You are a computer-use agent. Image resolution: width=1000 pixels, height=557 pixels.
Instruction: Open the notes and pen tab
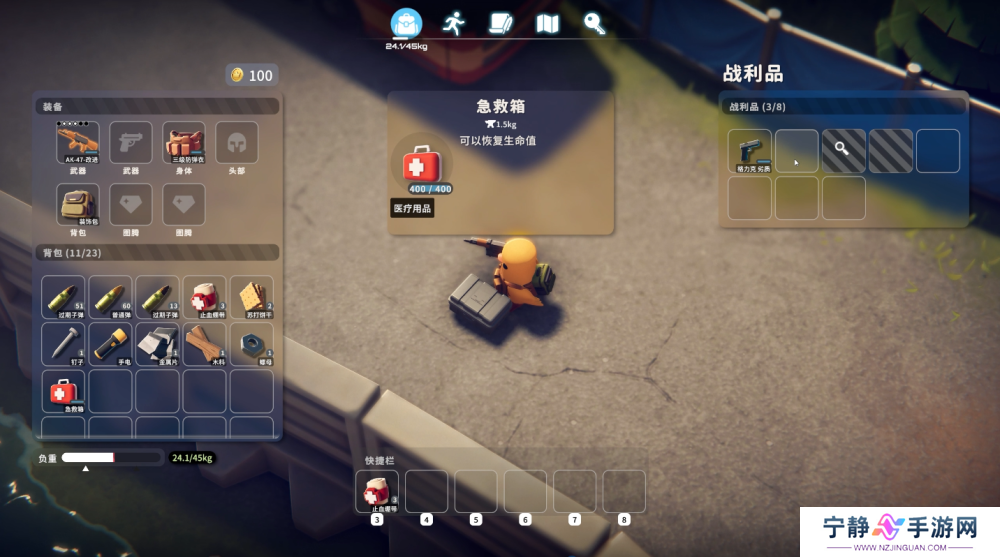(x=501, y=23)
